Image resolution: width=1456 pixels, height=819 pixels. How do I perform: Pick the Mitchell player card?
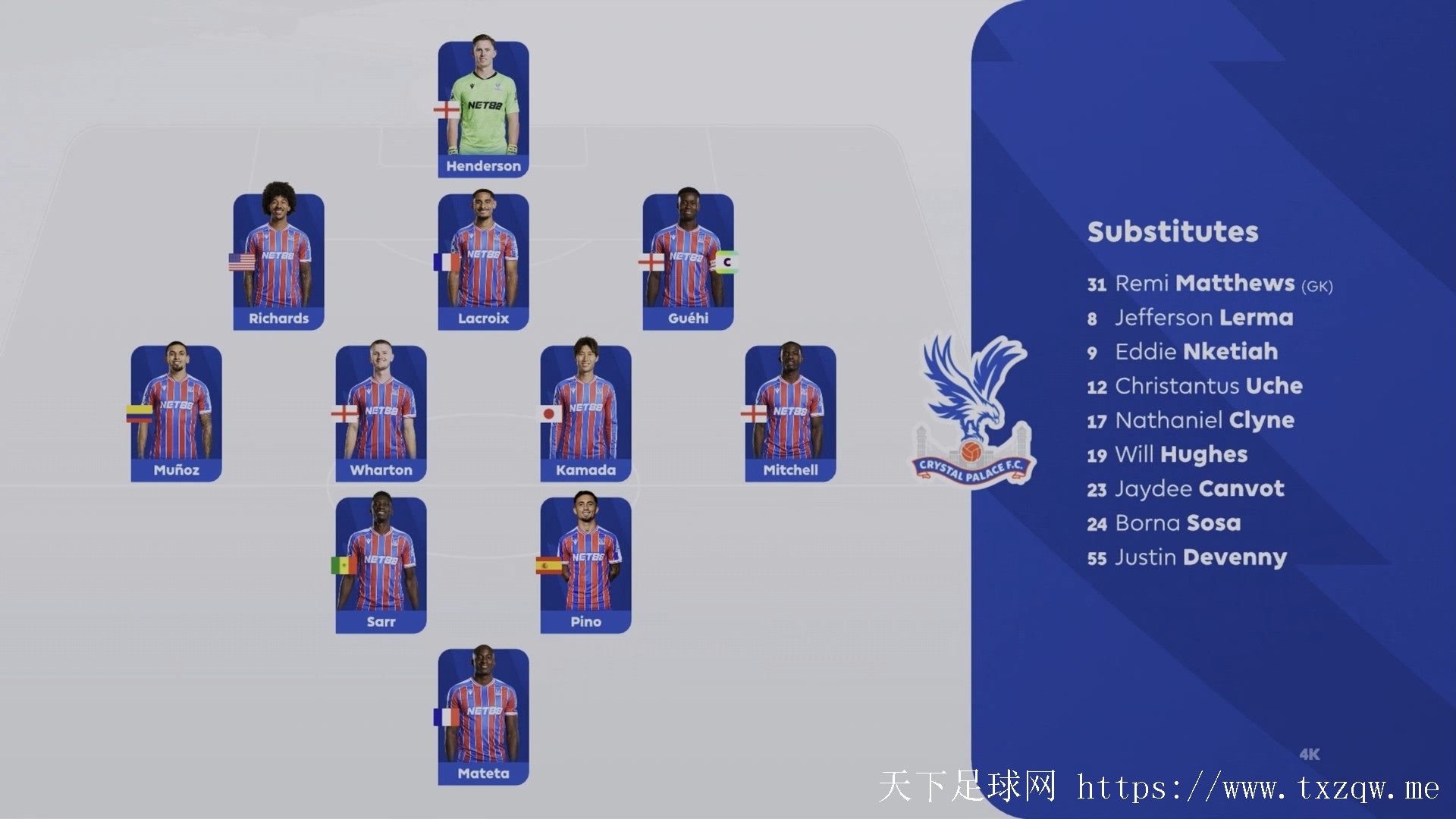[790, 413]
